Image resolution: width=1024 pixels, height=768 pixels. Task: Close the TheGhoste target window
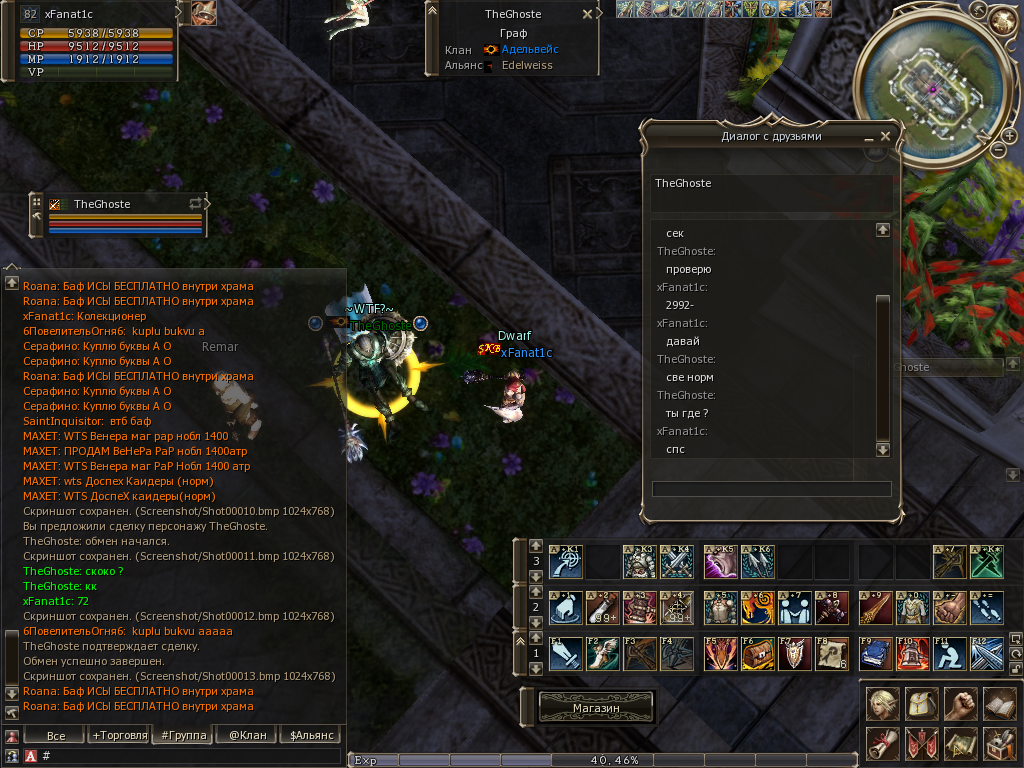[587, 15]
